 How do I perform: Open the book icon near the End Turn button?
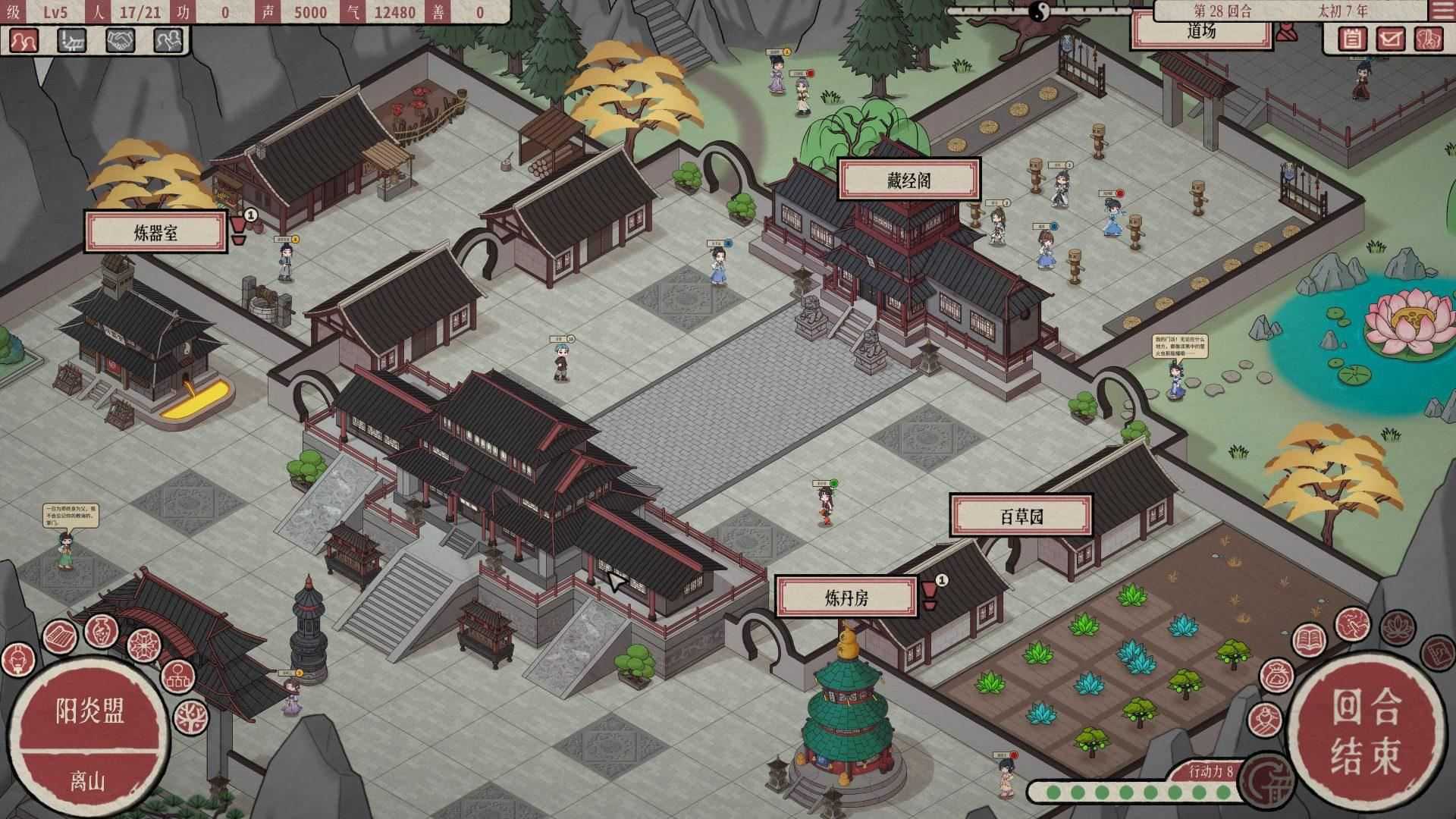click(x=1309, y=639)
